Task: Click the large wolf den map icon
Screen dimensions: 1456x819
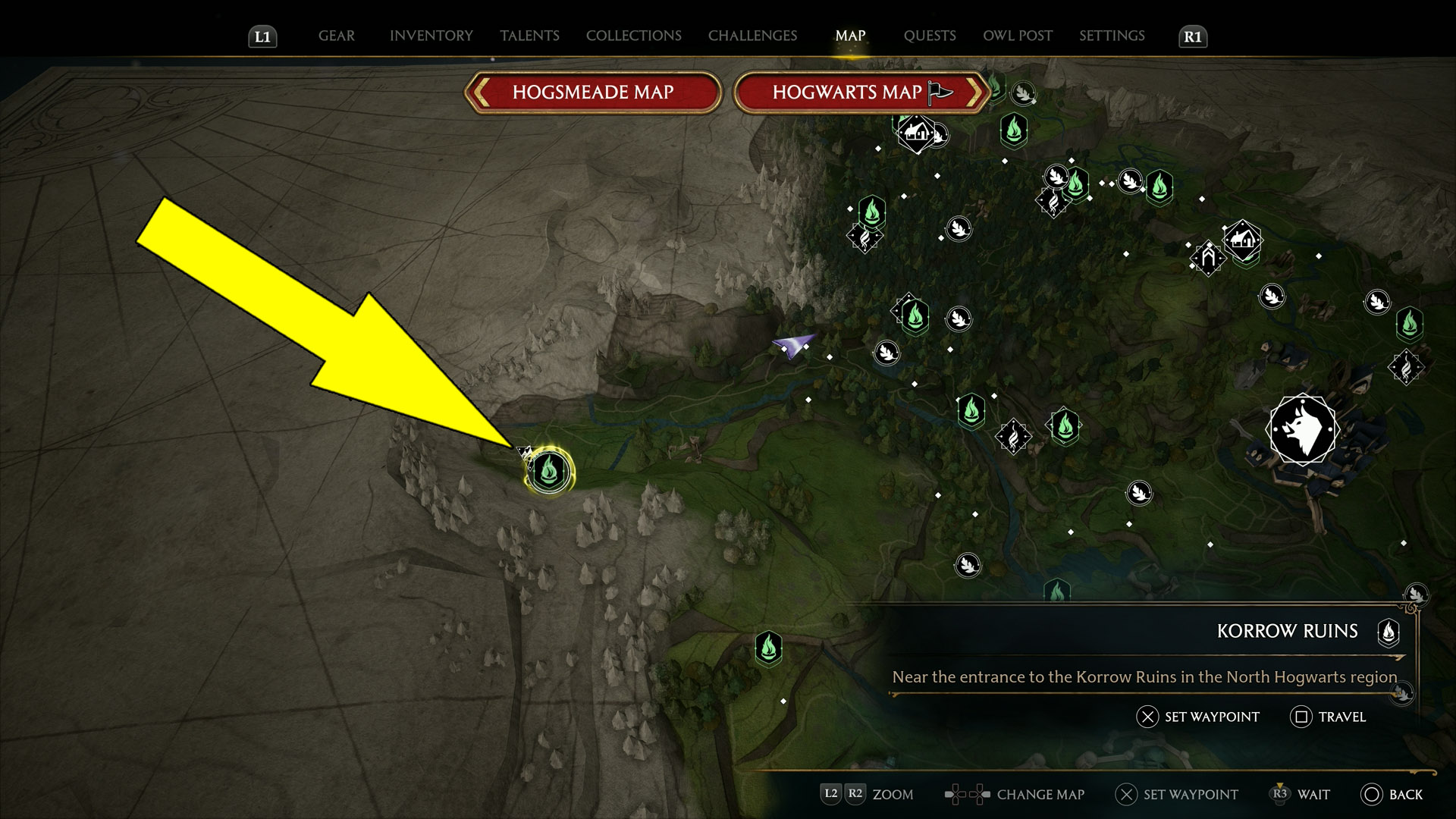Action: (x=1302, y=429)
